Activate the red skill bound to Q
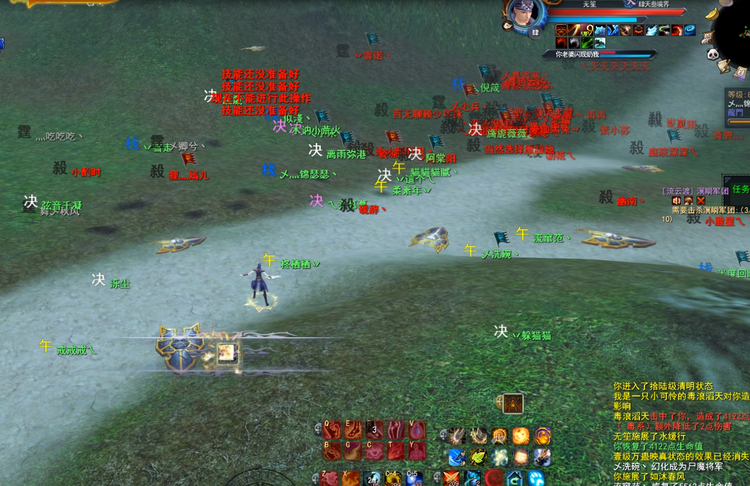Image resolution: width=750 pixels, height=486 pixels. 331,430
